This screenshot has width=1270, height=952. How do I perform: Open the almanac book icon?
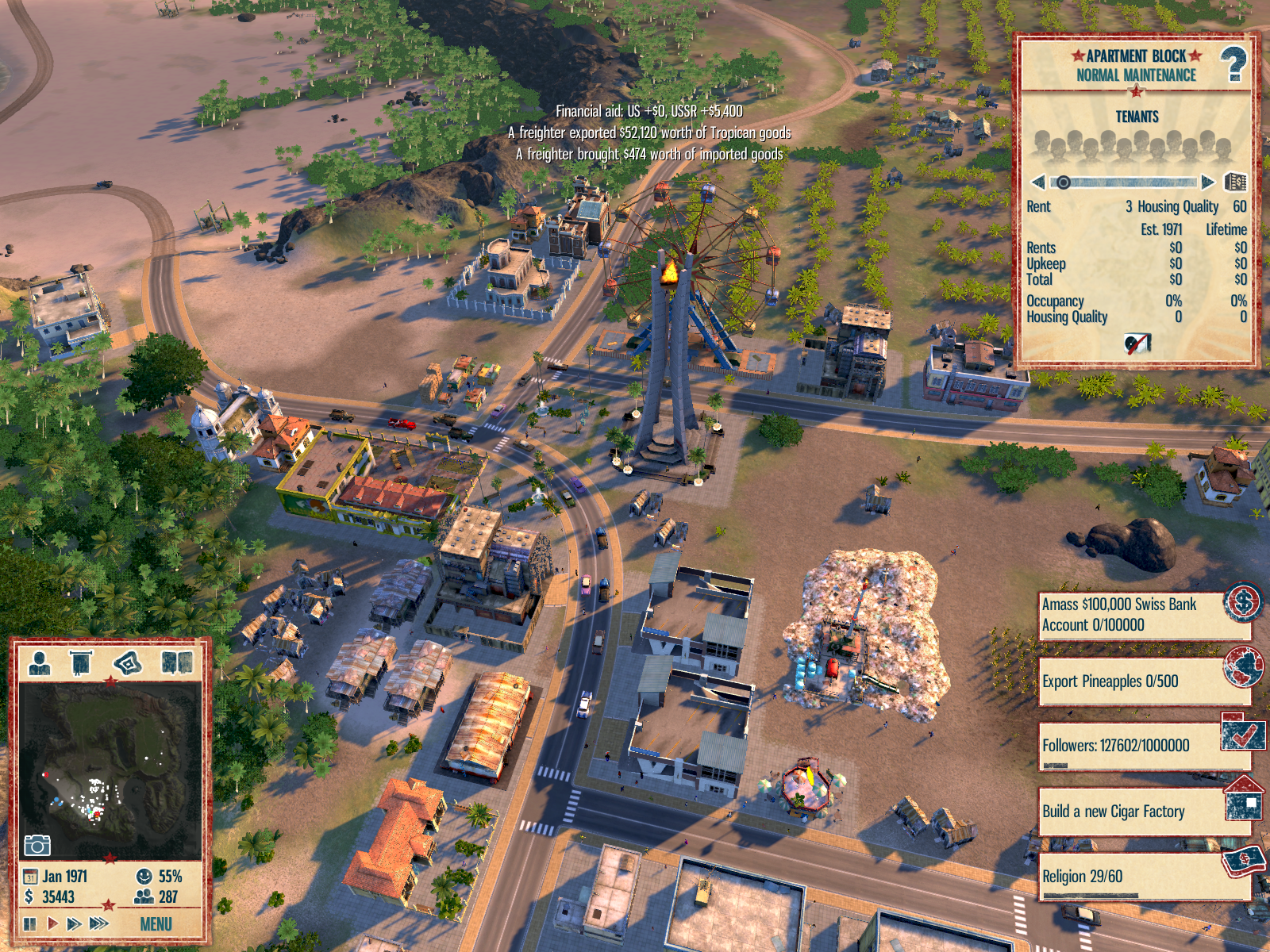pyautogui.click(x=176, y=662)
